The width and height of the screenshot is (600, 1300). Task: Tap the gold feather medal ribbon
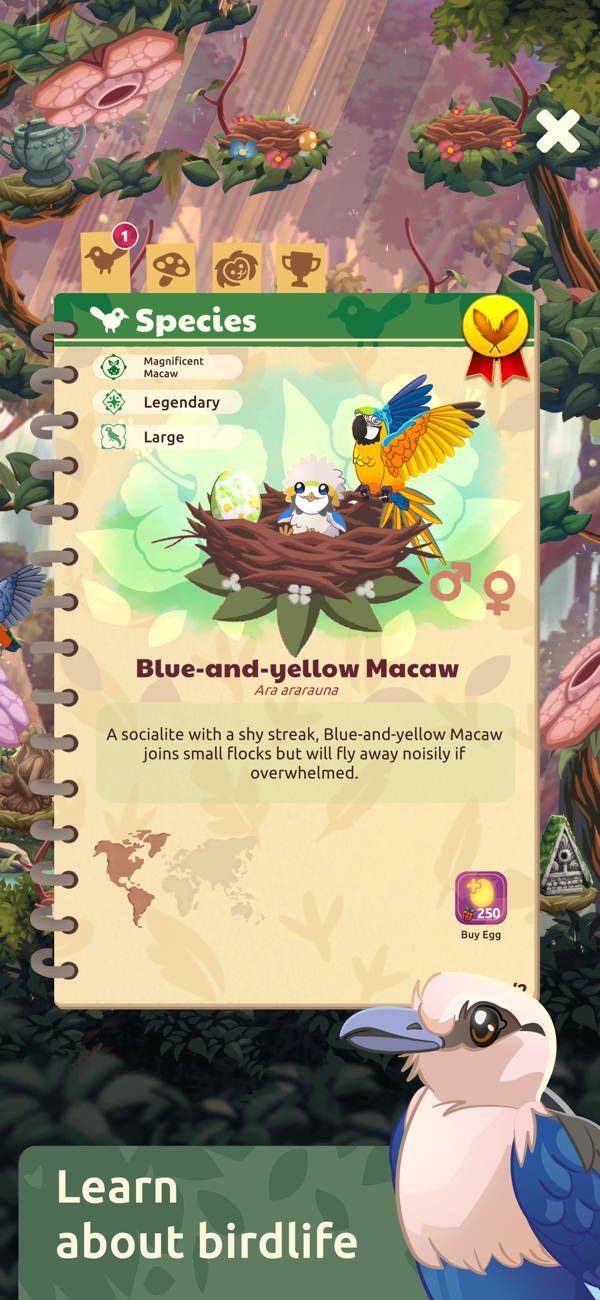click(496, 338)
